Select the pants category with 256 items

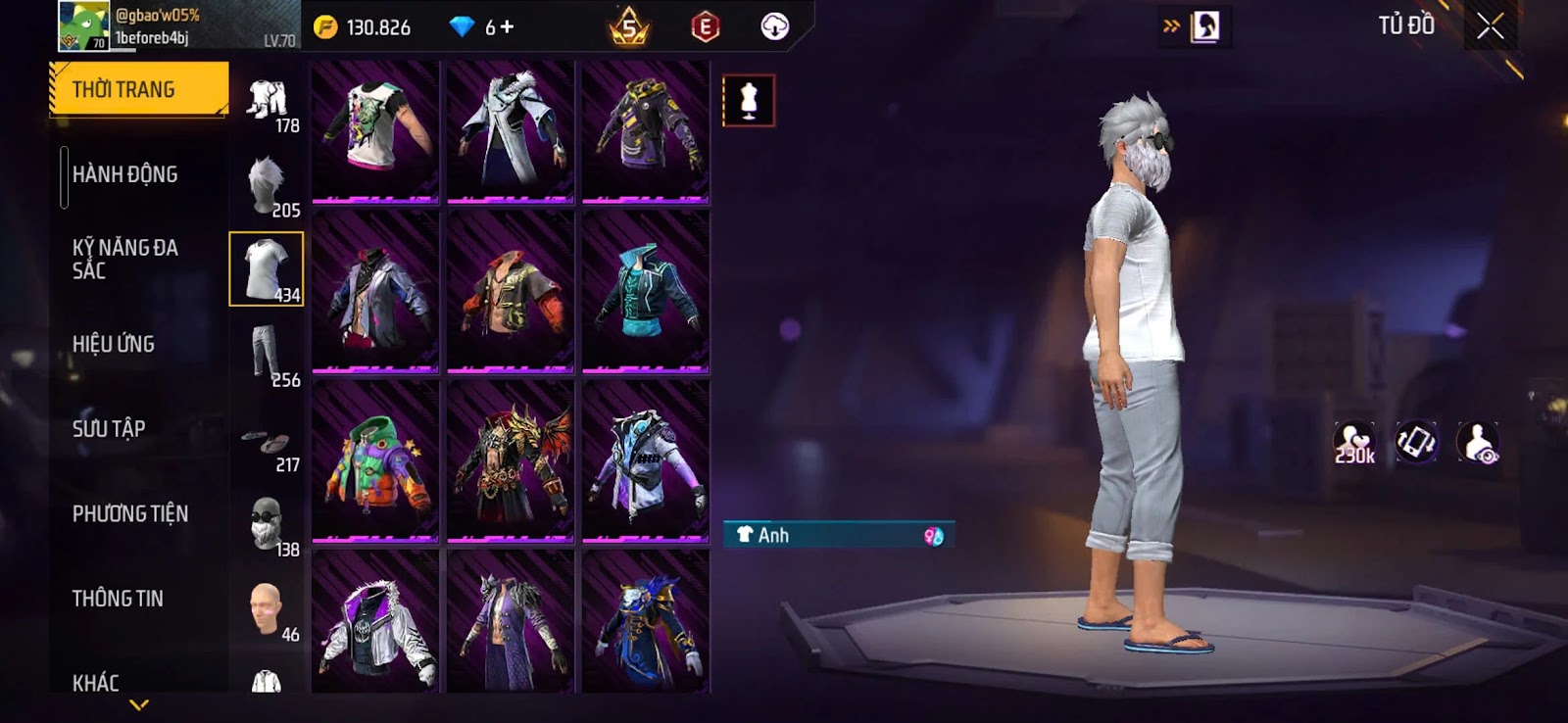pos(267,355)
